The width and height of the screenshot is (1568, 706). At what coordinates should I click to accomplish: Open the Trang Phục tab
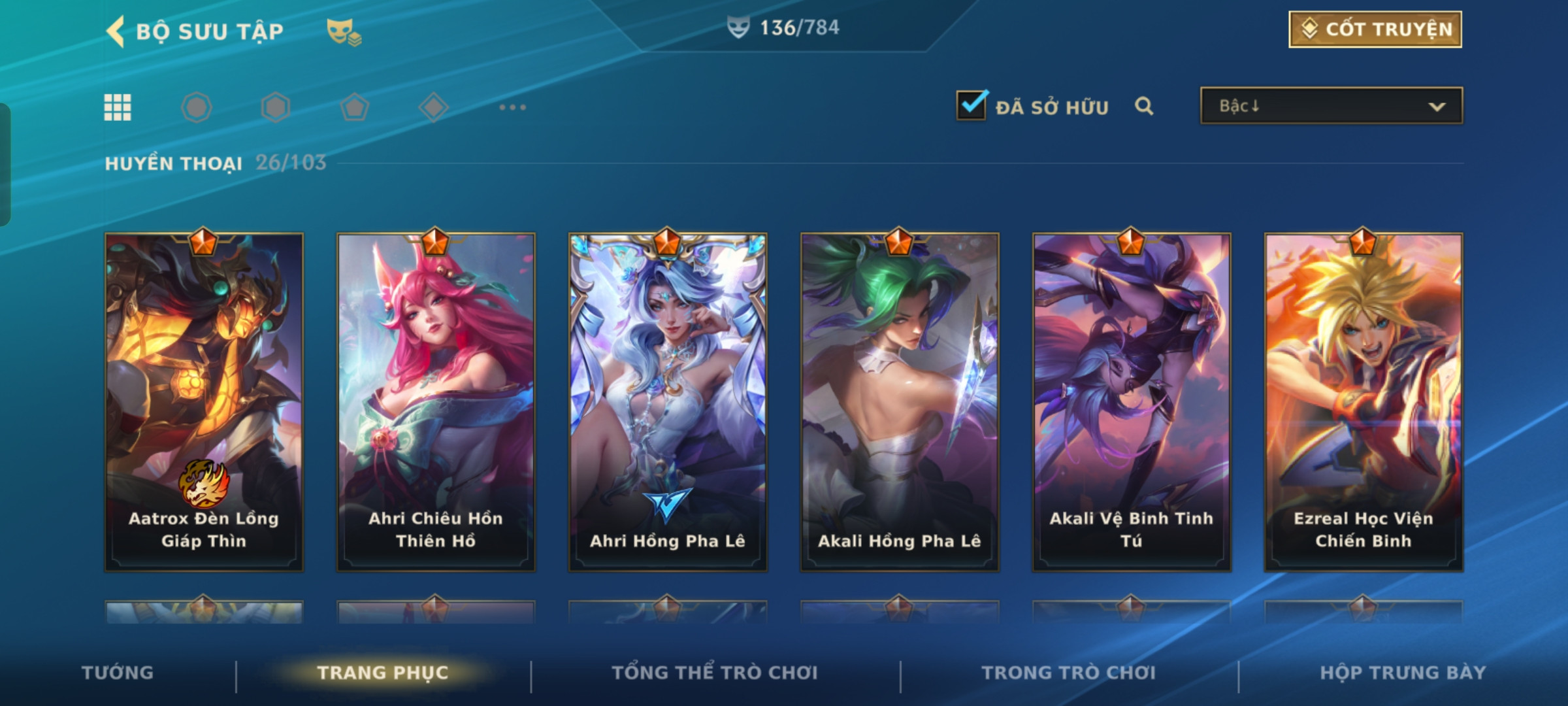[x=383, y=673]
